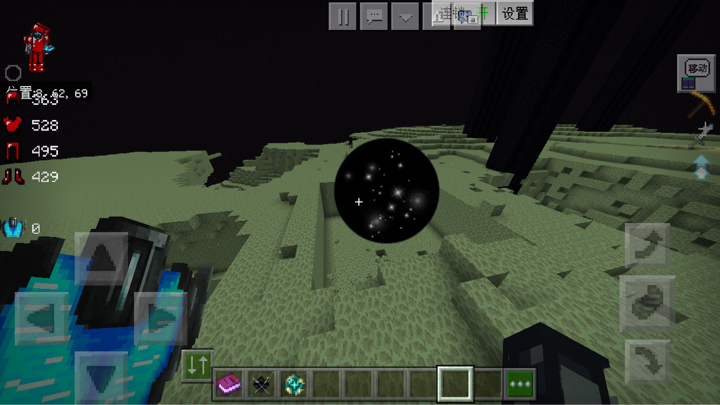Select the pickaxe icon on the right
Viewport: 720px width, 405px height.
[698, 105]
